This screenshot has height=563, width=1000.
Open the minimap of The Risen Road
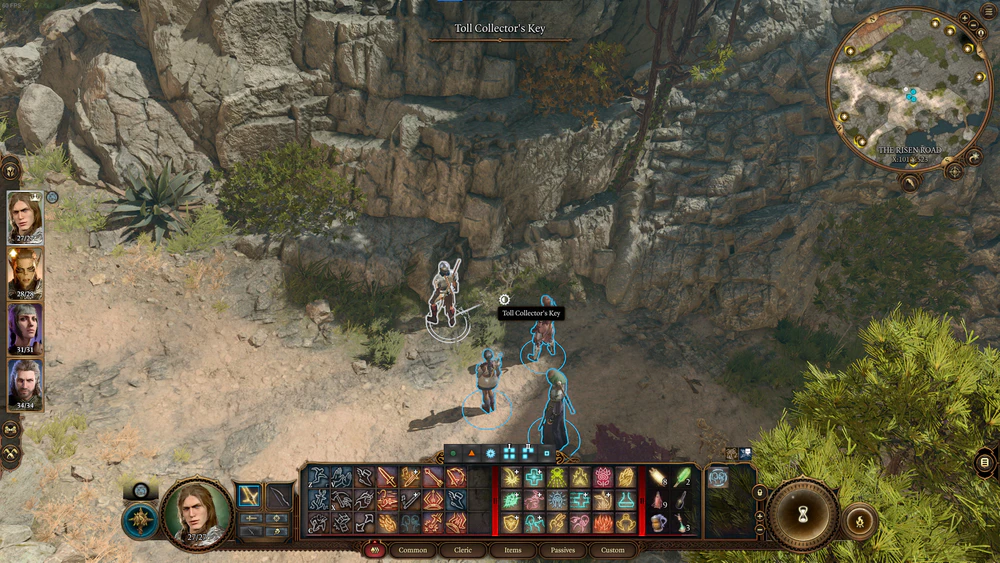pyautogui.click(x=908, y=92)
